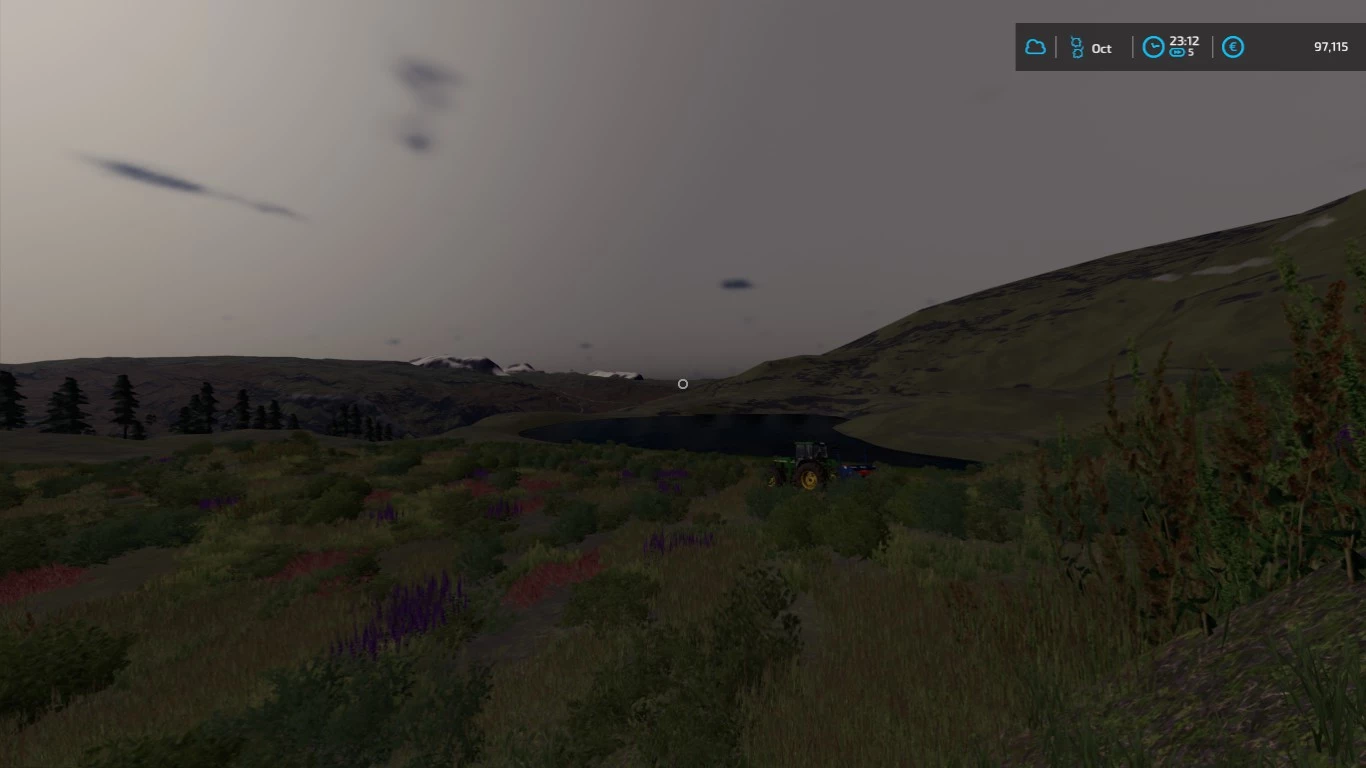Select the HUD info bar

click(1190, 47)
